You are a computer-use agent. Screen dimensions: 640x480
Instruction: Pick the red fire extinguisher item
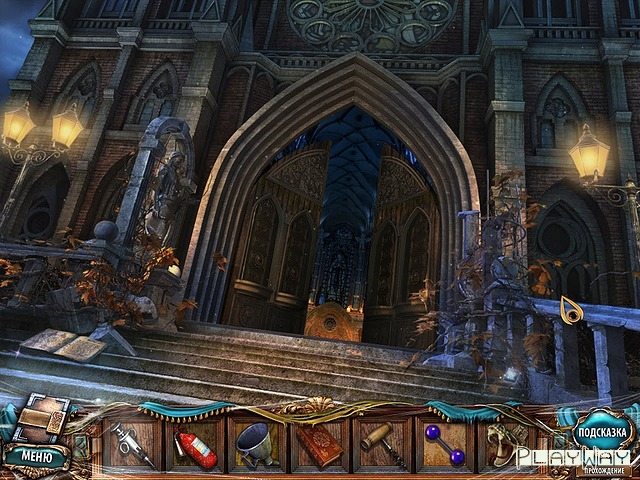click(x=194, y=447)
